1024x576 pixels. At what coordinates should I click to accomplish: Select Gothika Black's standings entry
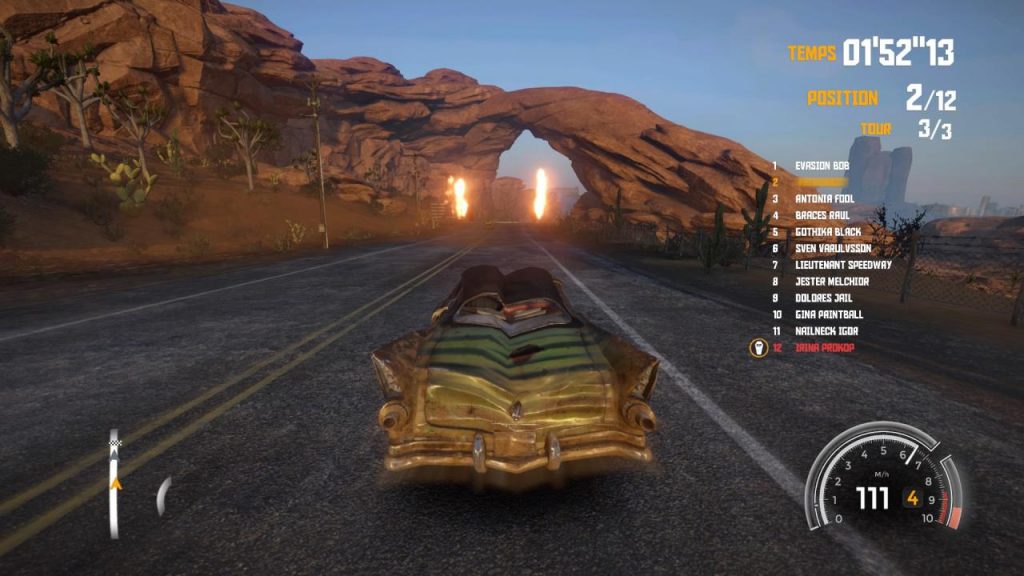828,232
